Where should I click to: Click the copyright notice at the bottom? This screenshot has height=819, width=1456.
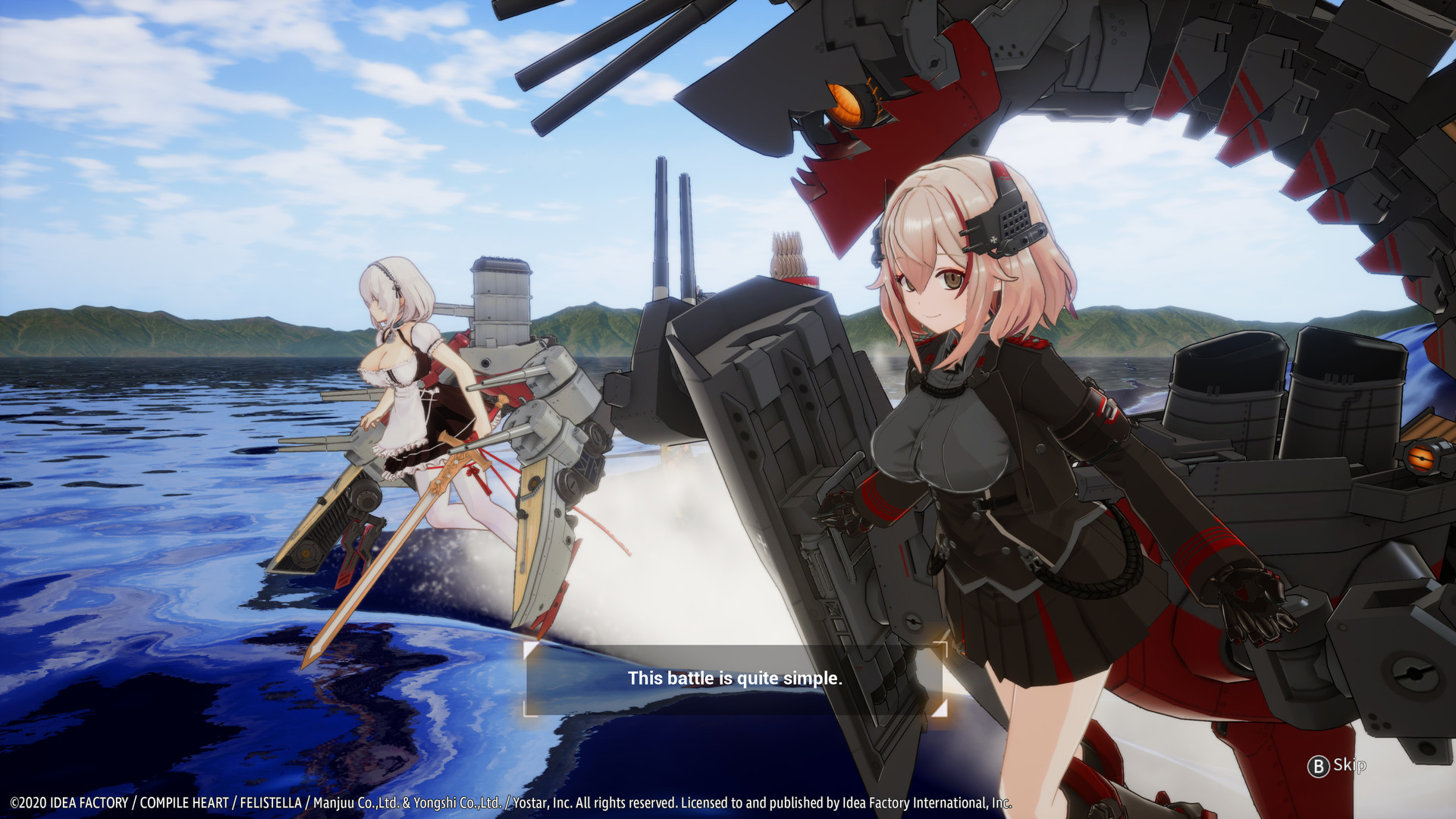[508, 799]
